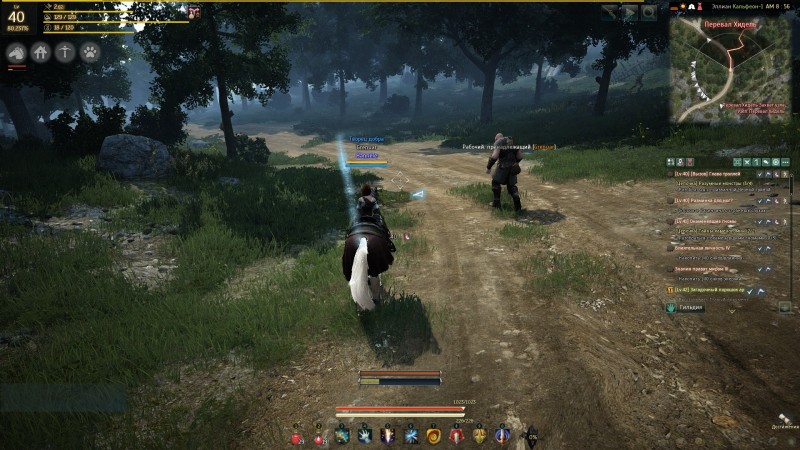800x450 pixels.
Task: Activate the blue star burst skill
Action: (411, 437)
